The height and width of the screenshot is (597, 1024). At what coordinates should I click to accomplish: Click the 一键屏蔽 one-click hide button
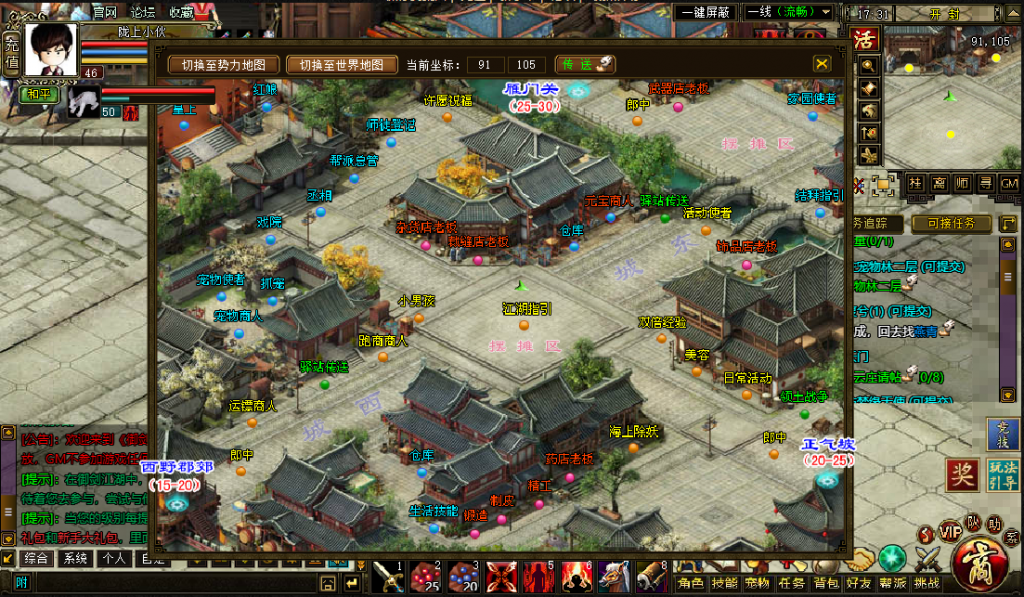[707, 12]
